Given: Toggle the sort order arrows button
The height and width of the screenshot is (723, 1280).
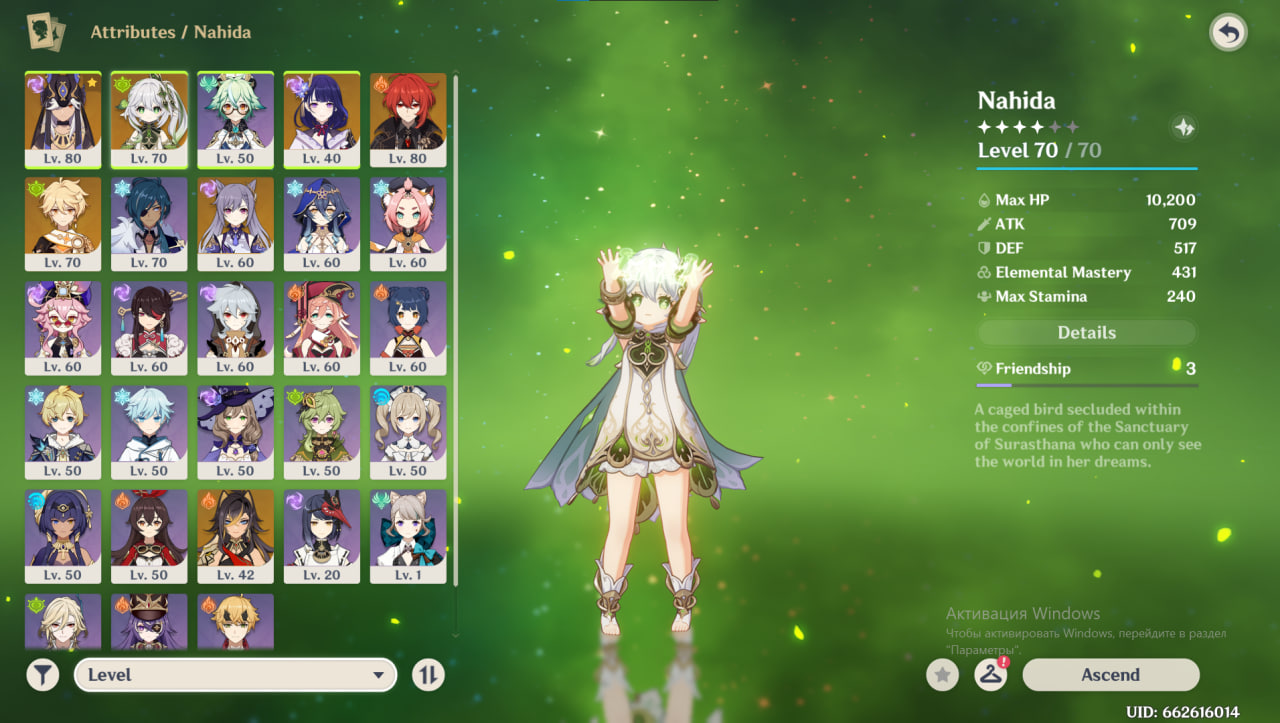Looking at the screenshot, I should (x=428, y=675).
